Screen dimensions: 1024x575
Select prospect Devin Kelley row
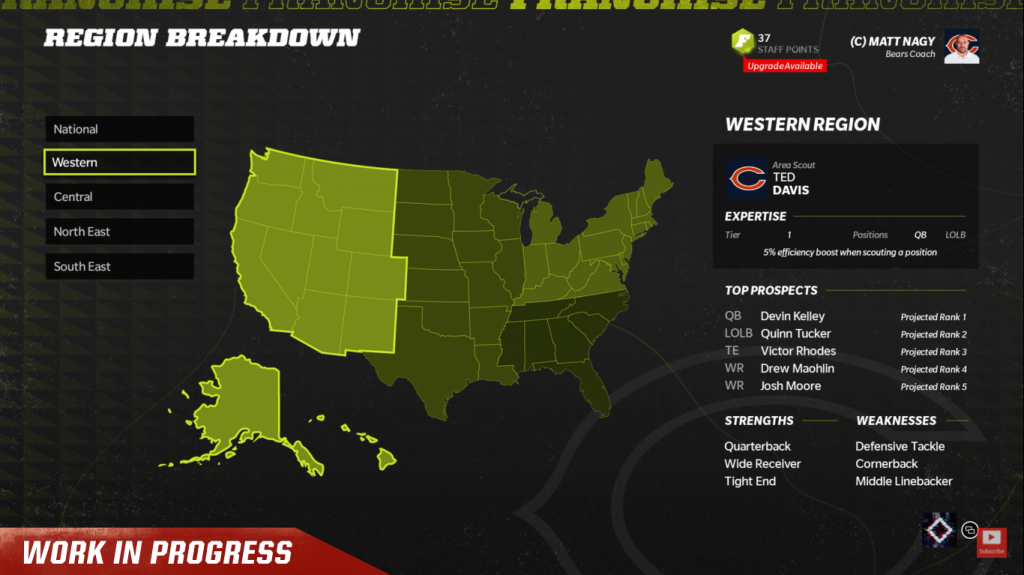[x=845, y=316]
